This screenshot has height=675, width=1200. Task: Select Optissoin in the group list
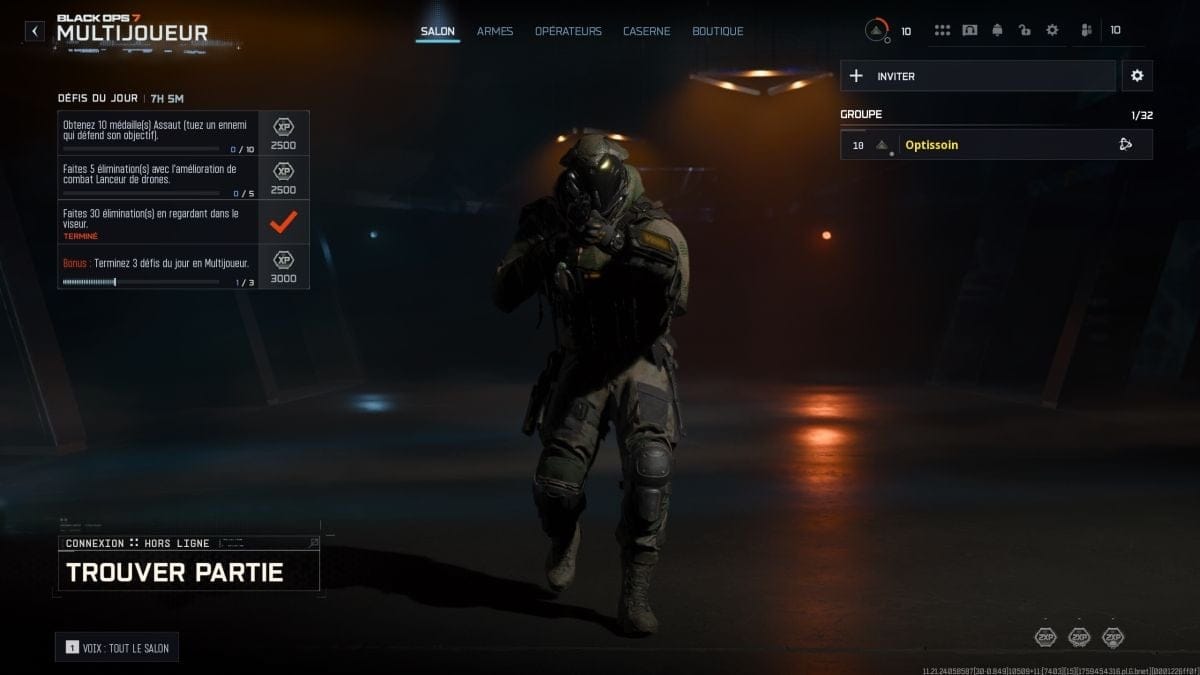996,145
